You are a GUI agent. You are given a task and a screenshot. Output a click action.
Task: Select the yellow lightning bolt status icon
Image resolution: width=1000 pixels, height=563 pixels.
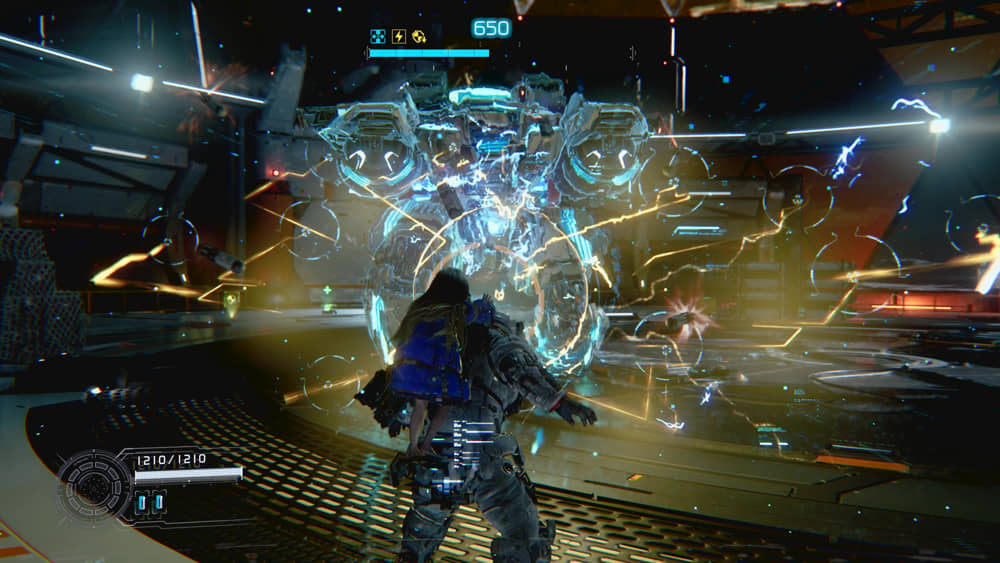[398, 37]
